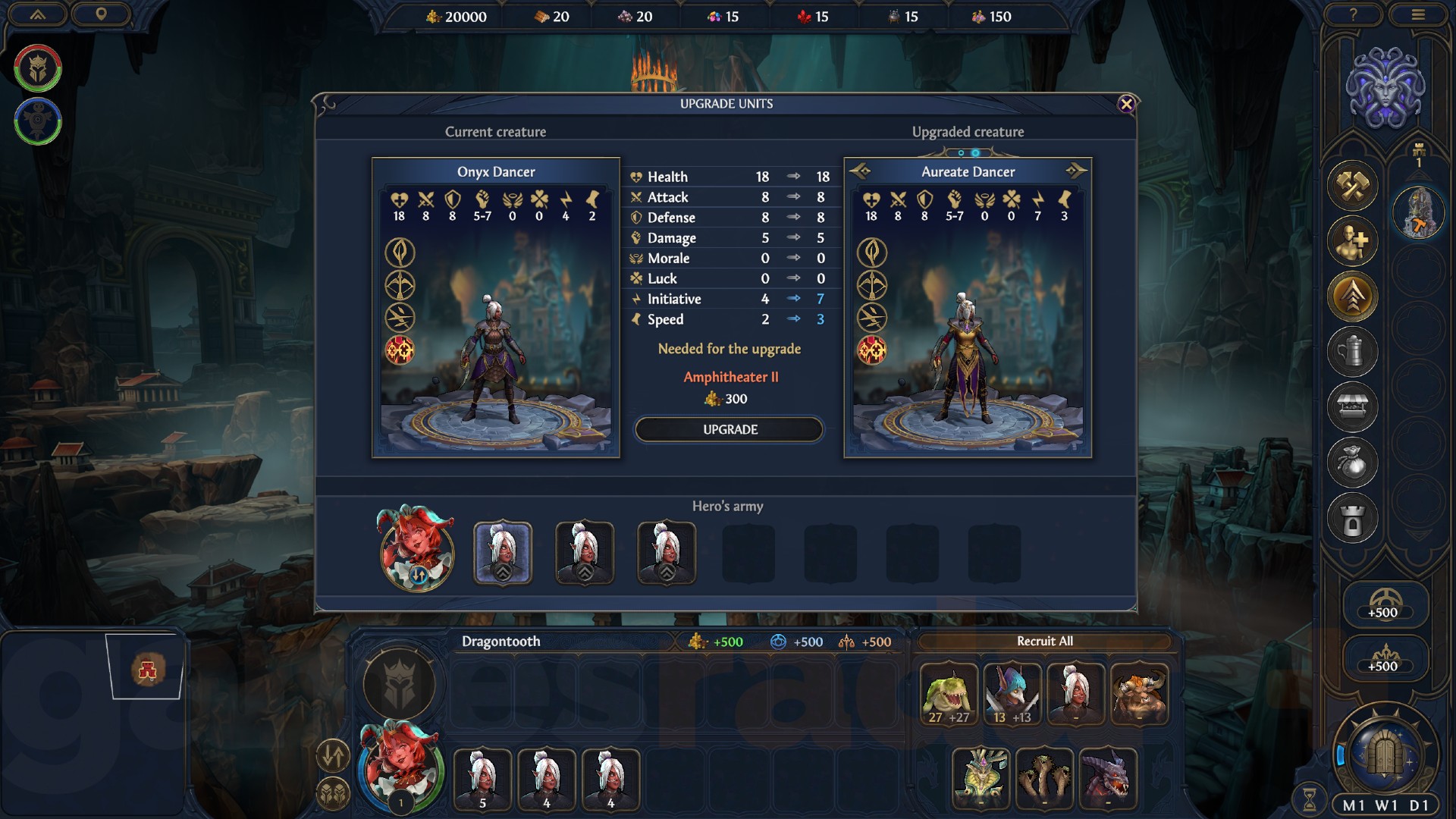Open hero recruitment with the figure-plus icon
The image size is (1456, 819).
pos(1353,241)
